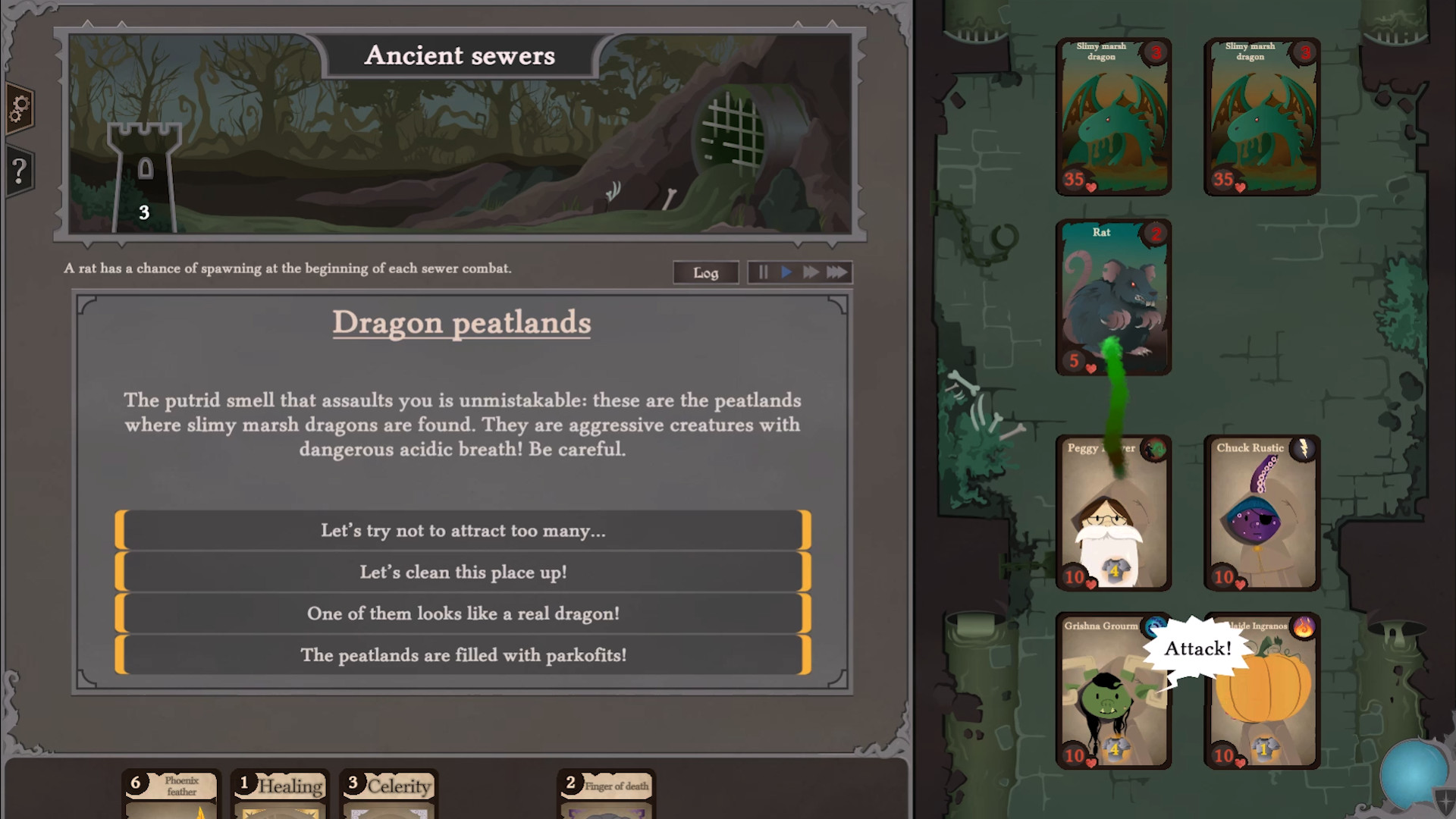Screen dimensions: 1456x819
Task: Open the help question mark panel
Action: click(20, 170)
